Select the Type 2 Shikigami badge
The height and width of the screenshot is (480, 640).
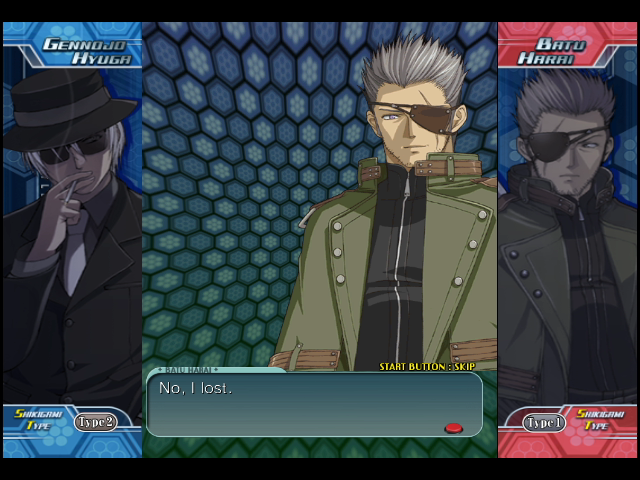point(95,422)
